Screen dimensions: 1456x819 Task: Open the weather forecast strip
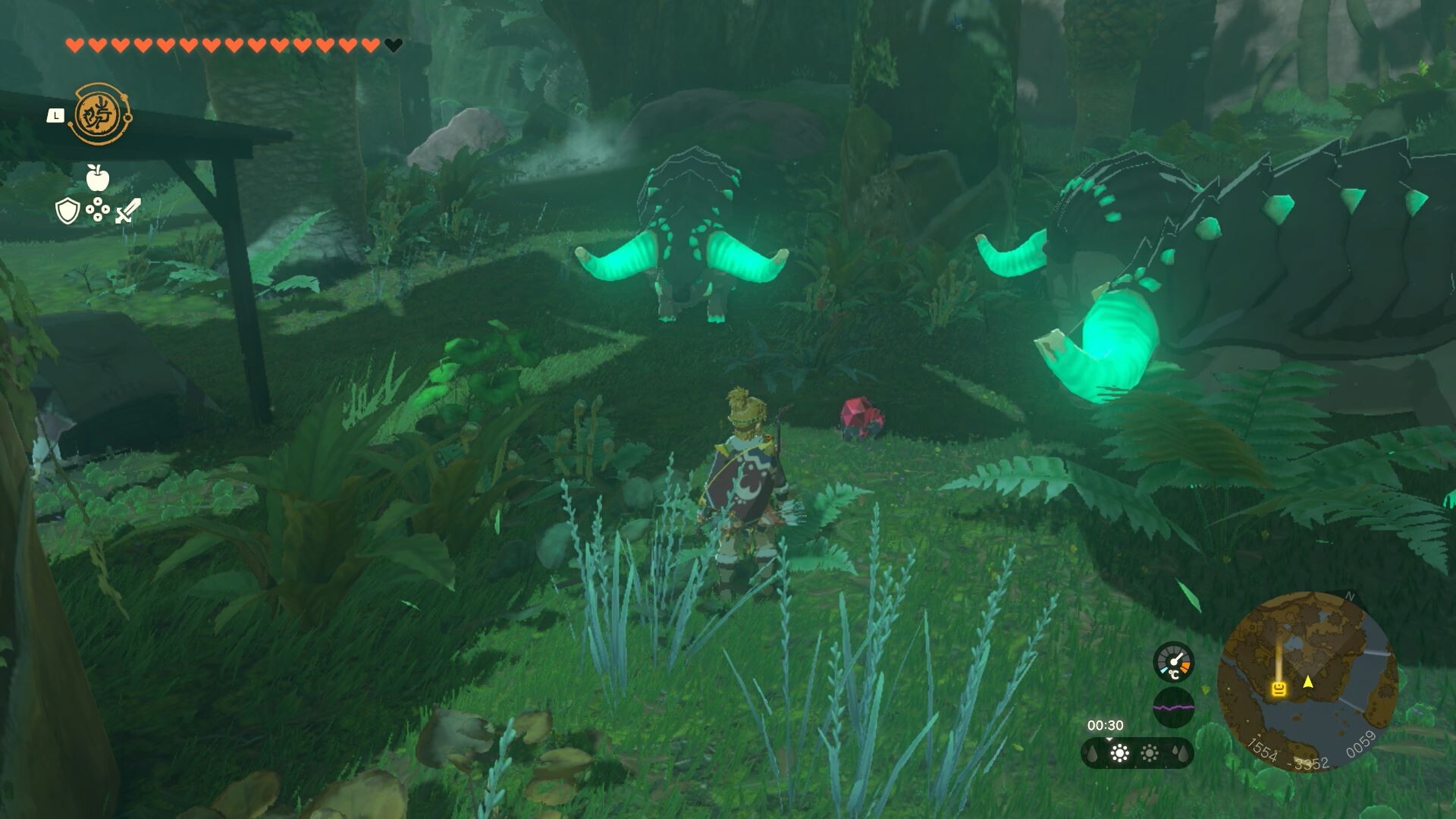click(x=1137, y=753)
